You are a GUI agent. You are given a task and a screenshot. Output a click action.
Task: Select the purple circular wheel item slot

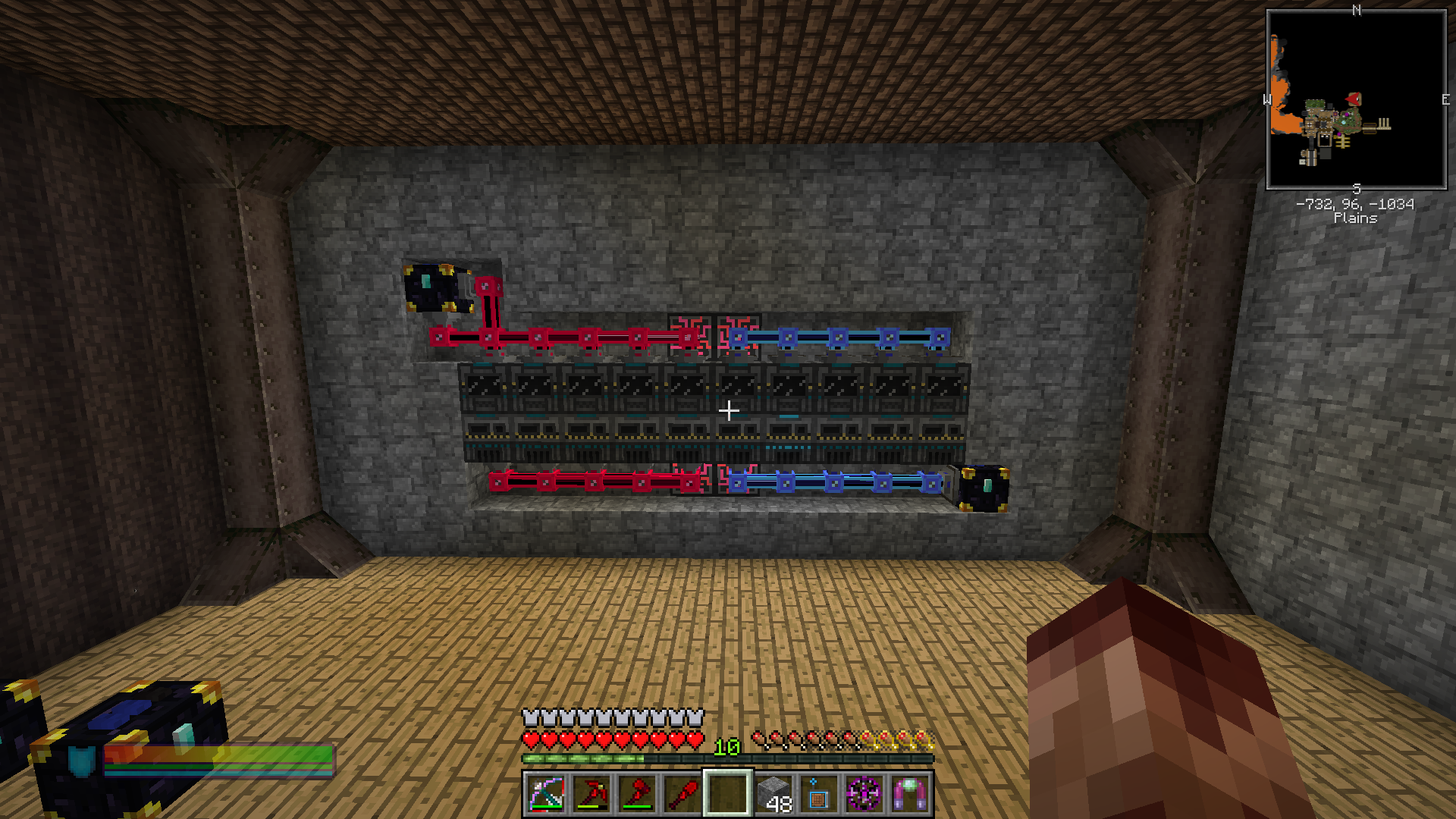[864, 794]
